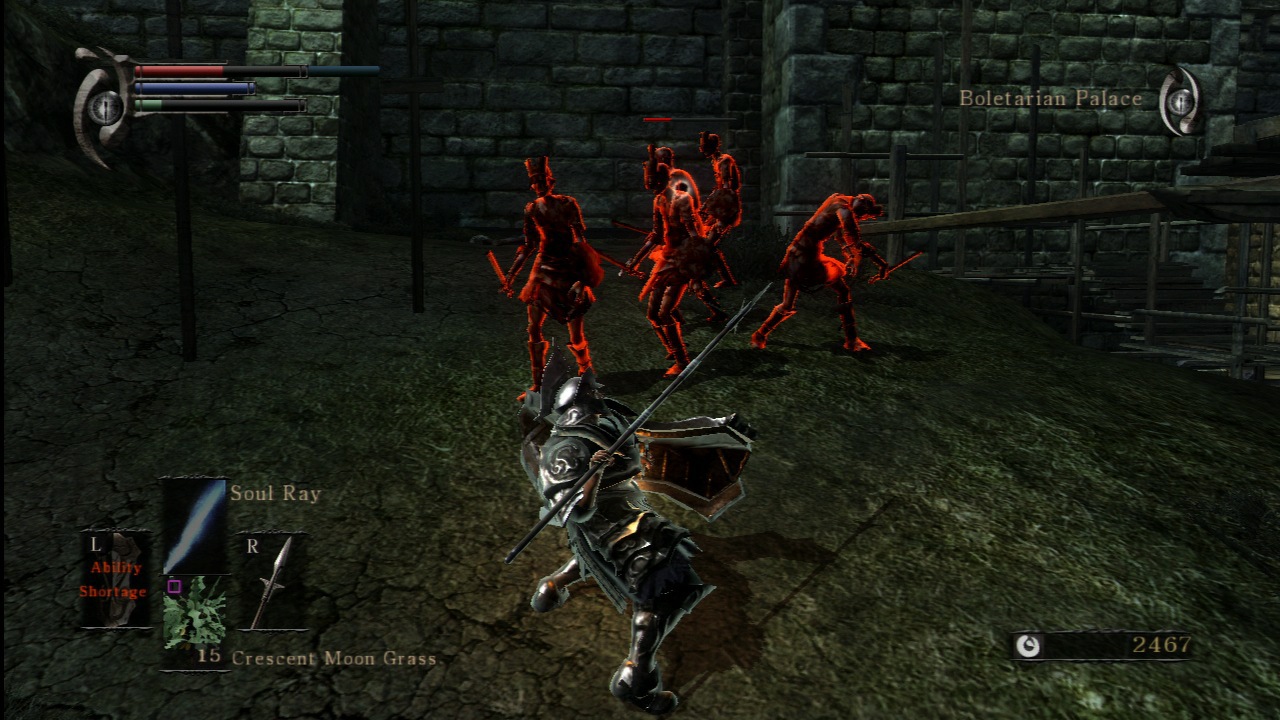Click the red HP bar
Image resolution: width=1280 pixels, height=720 pixels.
point(180,72)
